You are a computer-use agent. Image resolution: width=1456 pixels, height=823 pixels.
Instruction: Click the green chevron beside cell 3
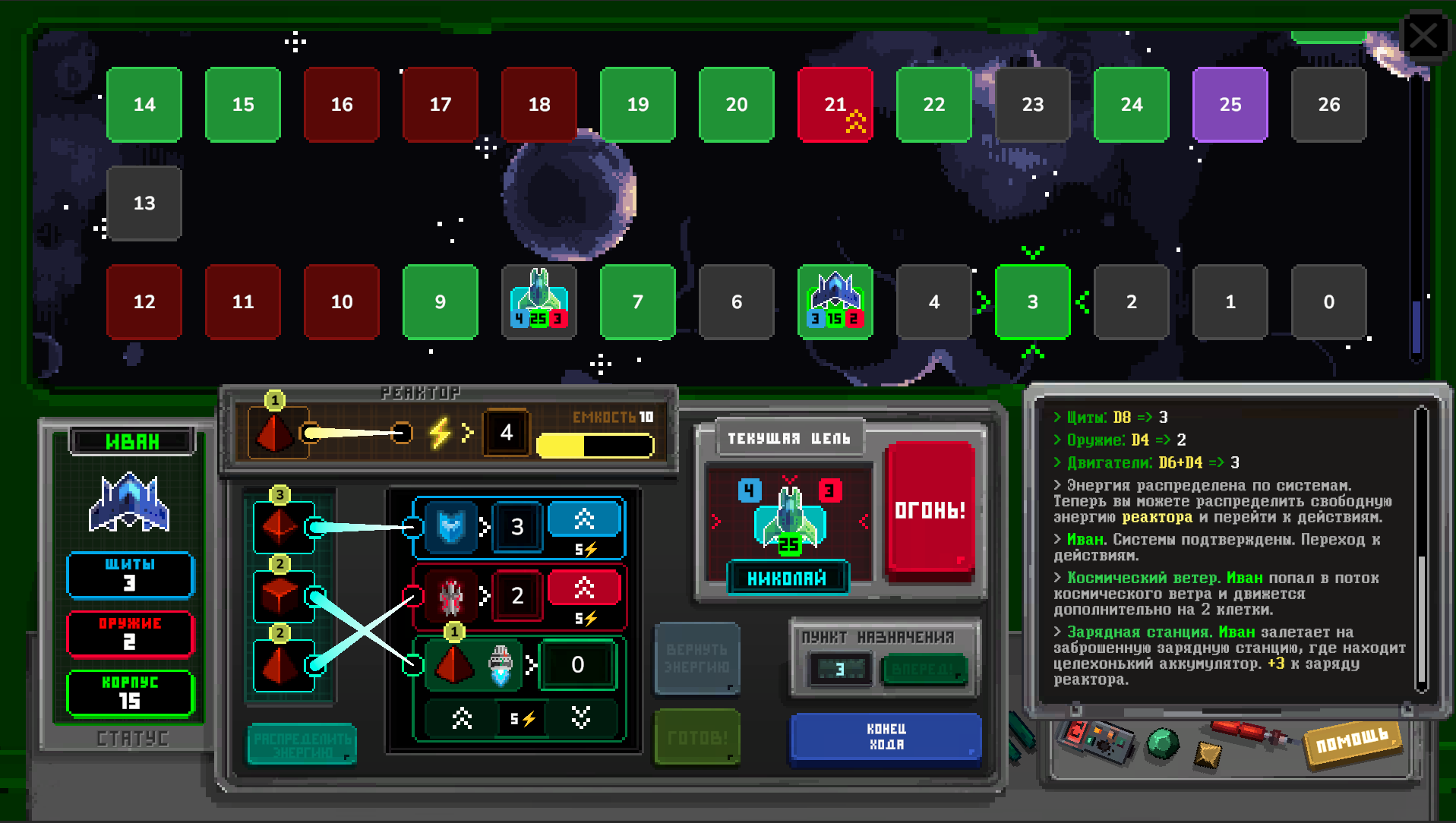click(984, 302)
